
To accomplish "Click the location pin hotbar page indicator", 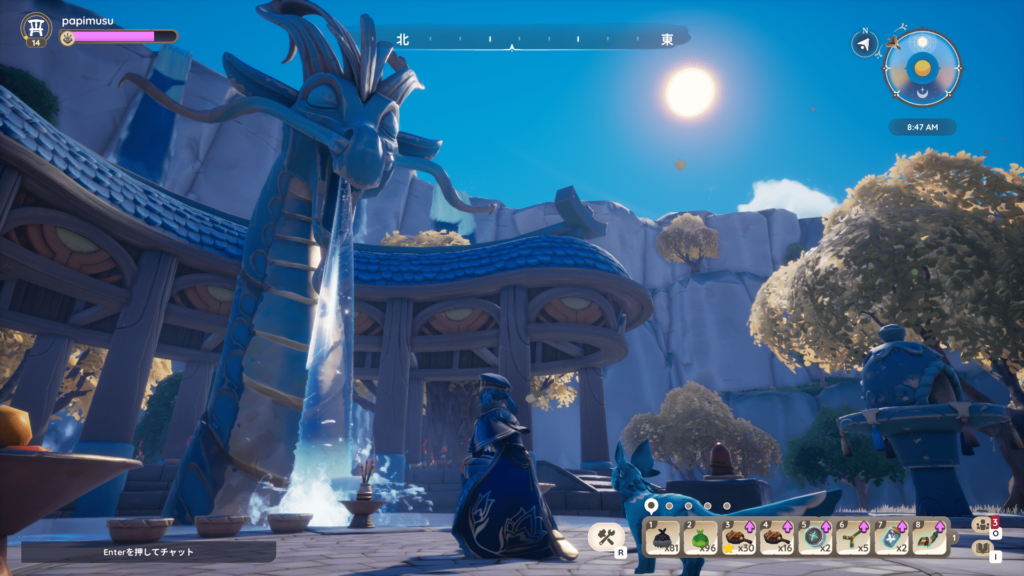I will pos(651,506).
